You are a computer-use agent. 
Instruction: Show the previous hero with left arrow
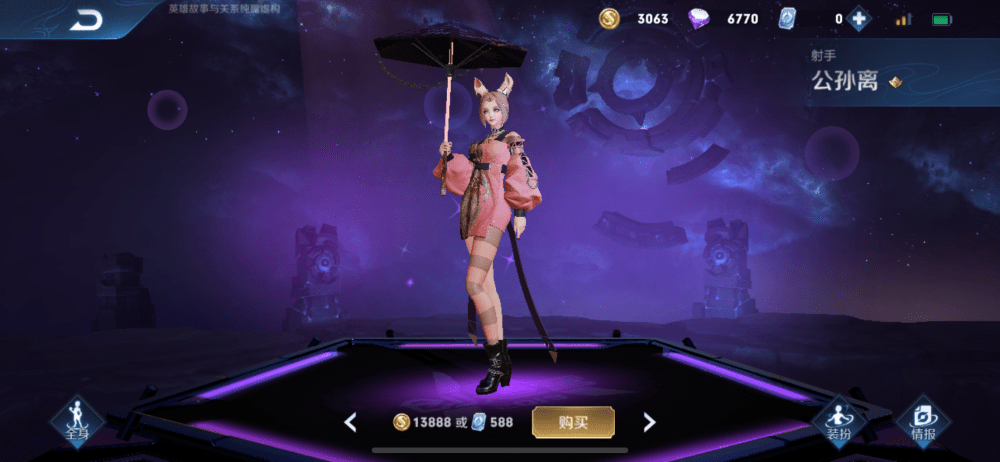[x=350, y=422]
